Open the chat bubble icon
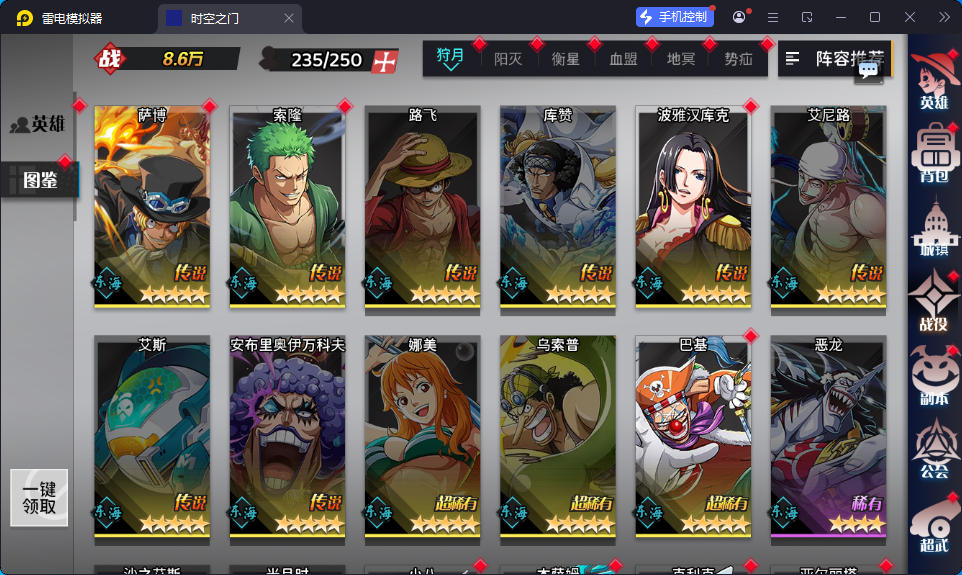This screenshot has height=575, width=962. [868, 69]
